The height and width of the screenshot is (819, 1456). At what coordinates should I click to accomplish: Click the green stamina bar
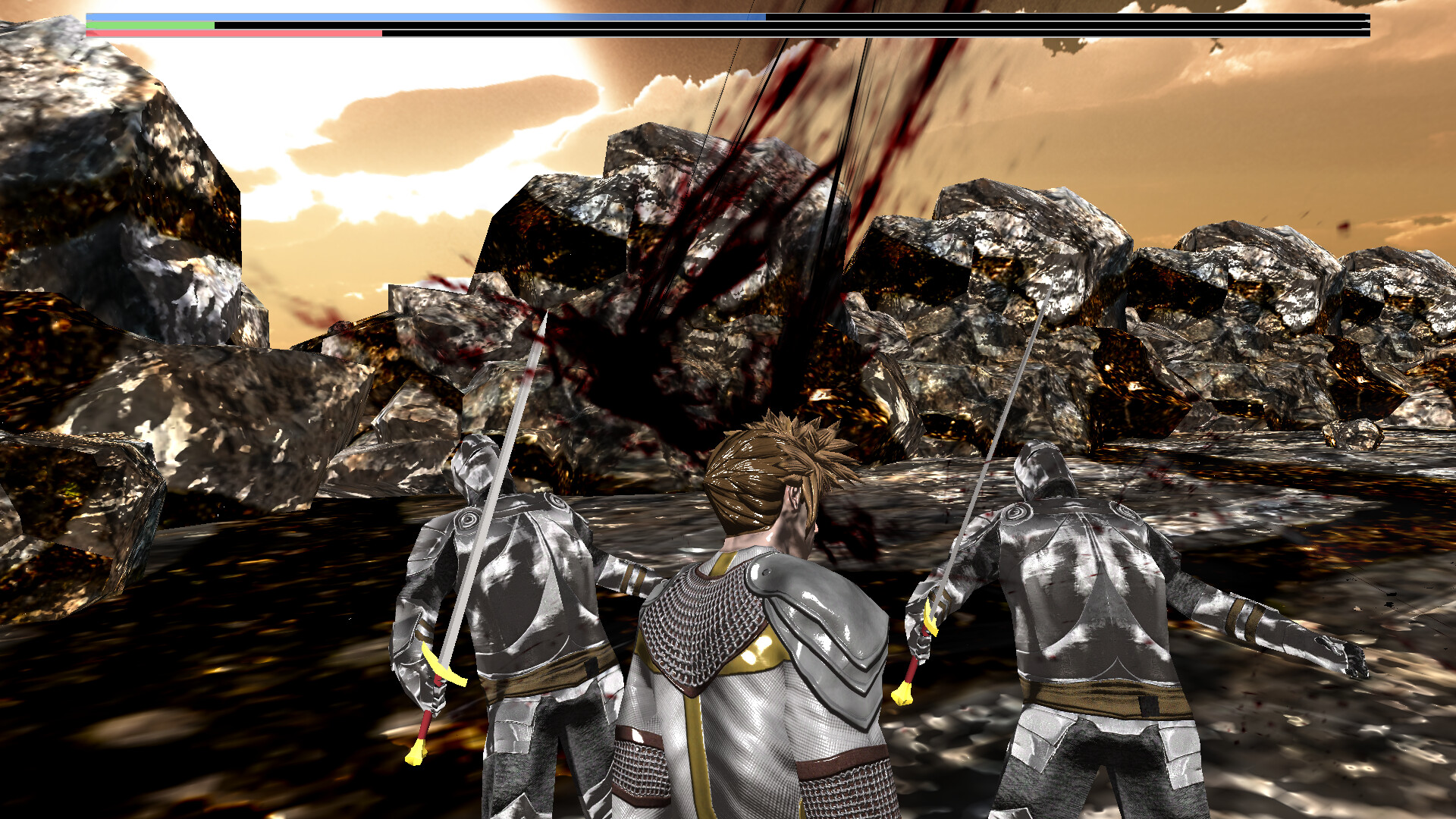click(x=152, y=25)
